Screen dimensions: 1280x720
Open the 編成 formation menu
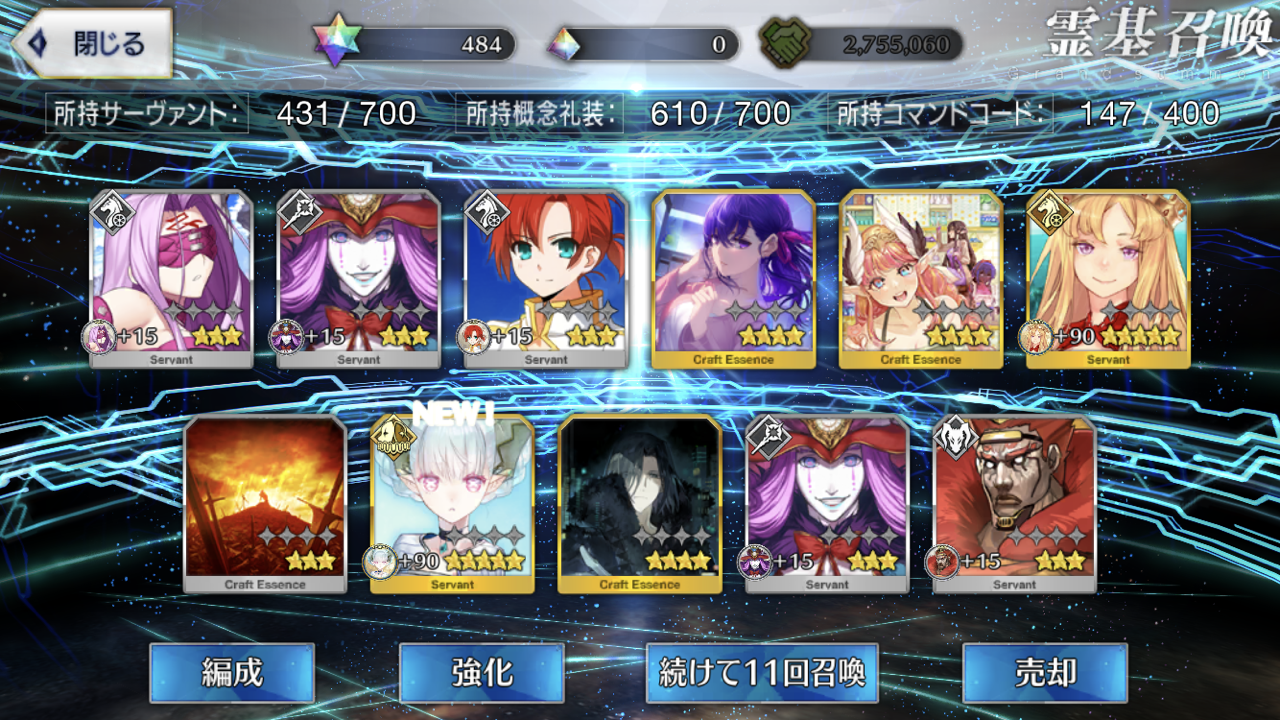(232, 672)
